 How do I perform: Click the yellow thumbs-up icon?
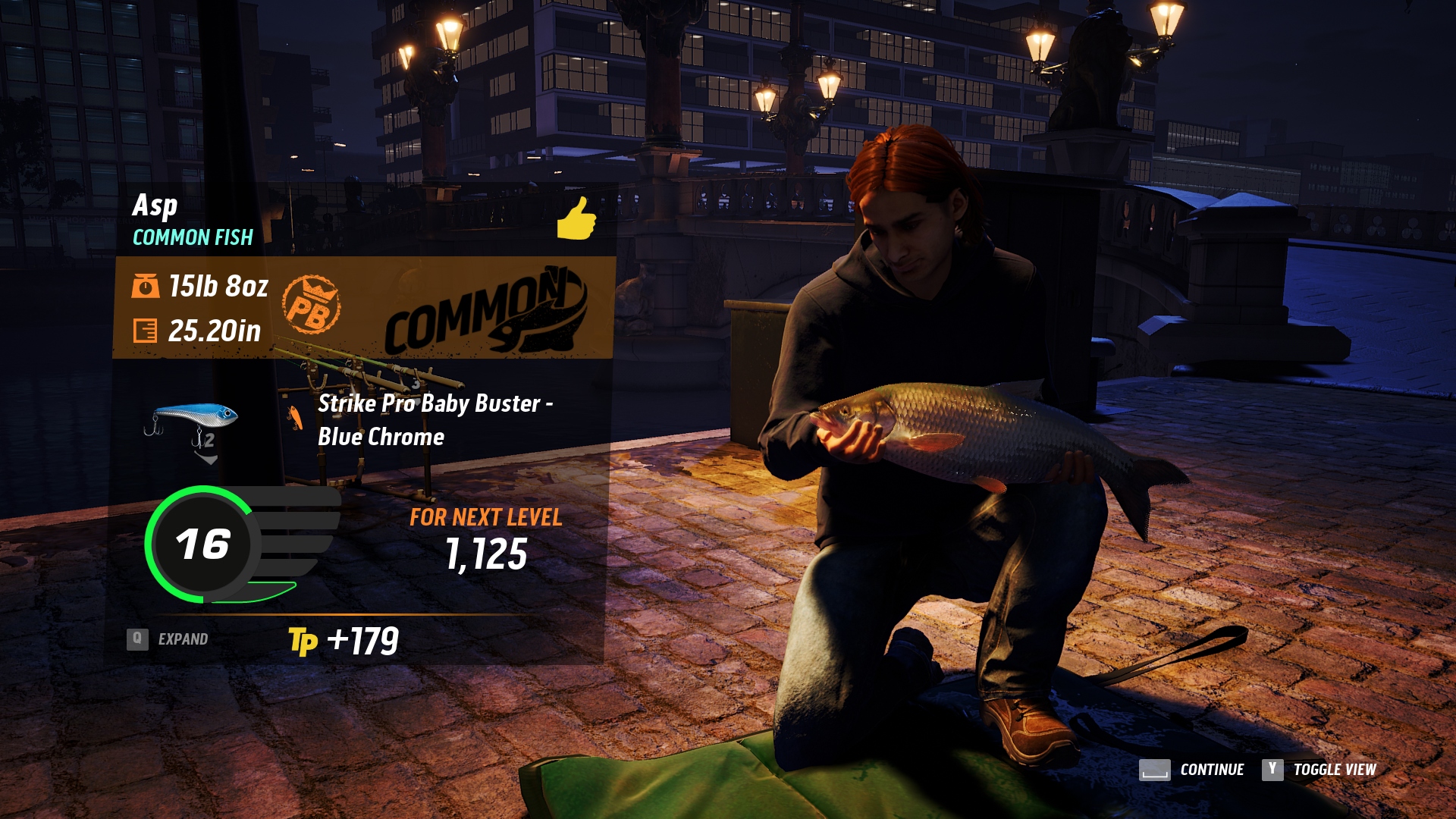click(576, 218)
